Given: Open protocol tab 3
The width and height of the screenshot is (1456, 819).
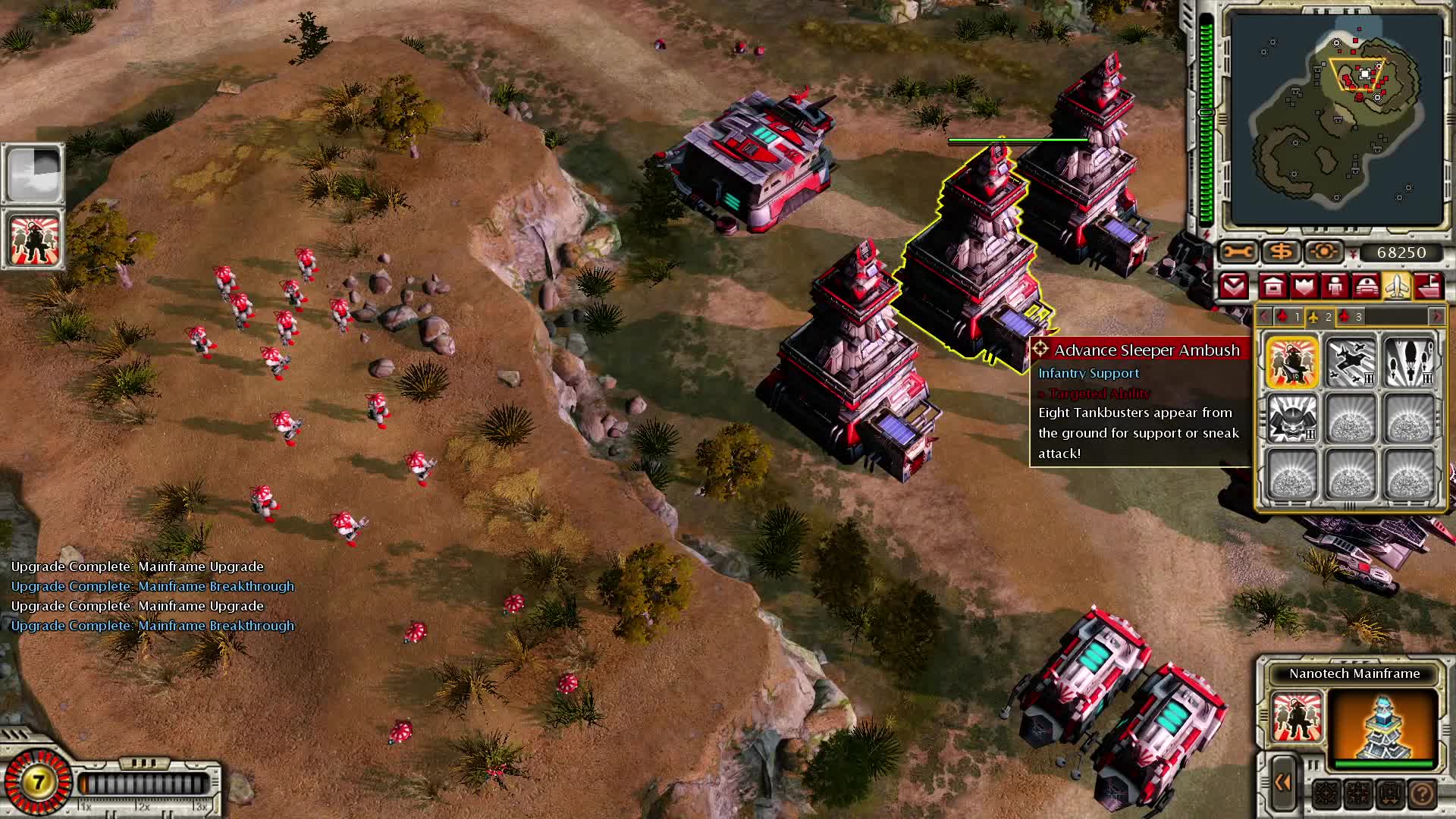Looking at the screenshot, I should pyautogui.click(x=1351, y=317).
